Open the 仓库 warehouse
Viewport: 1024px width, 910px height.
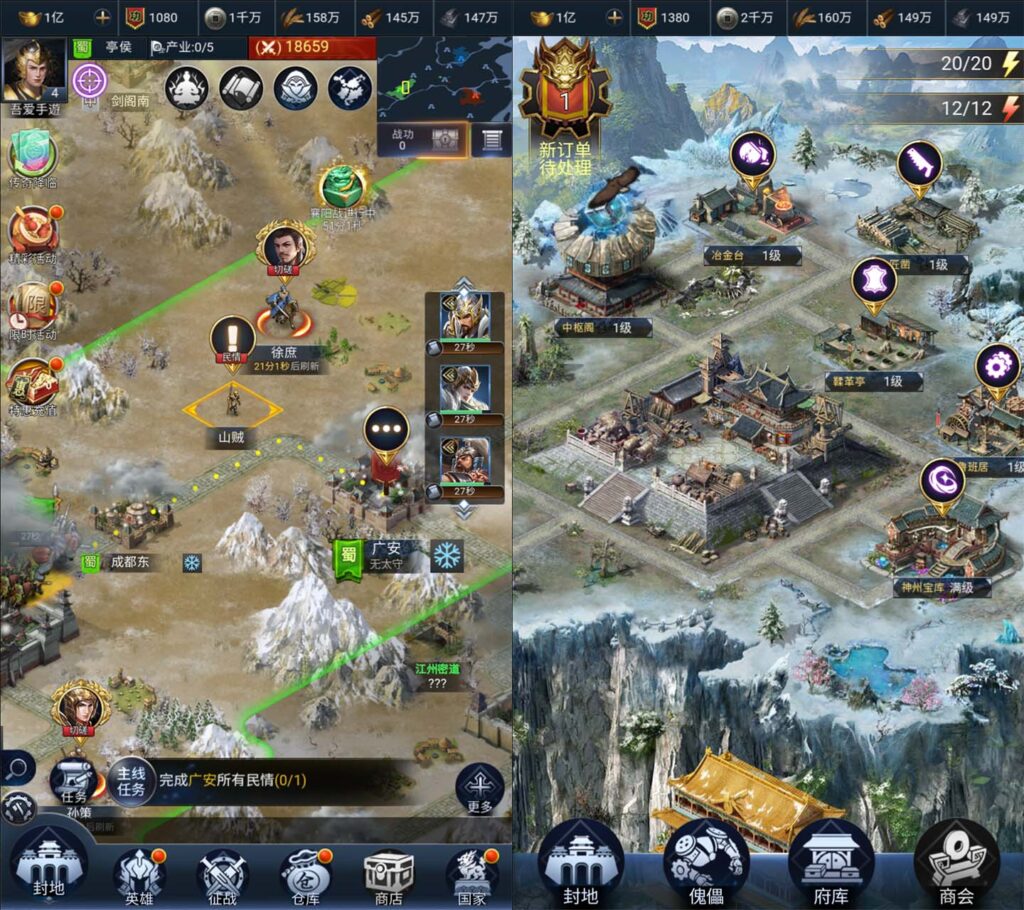[x=304, y=872]
